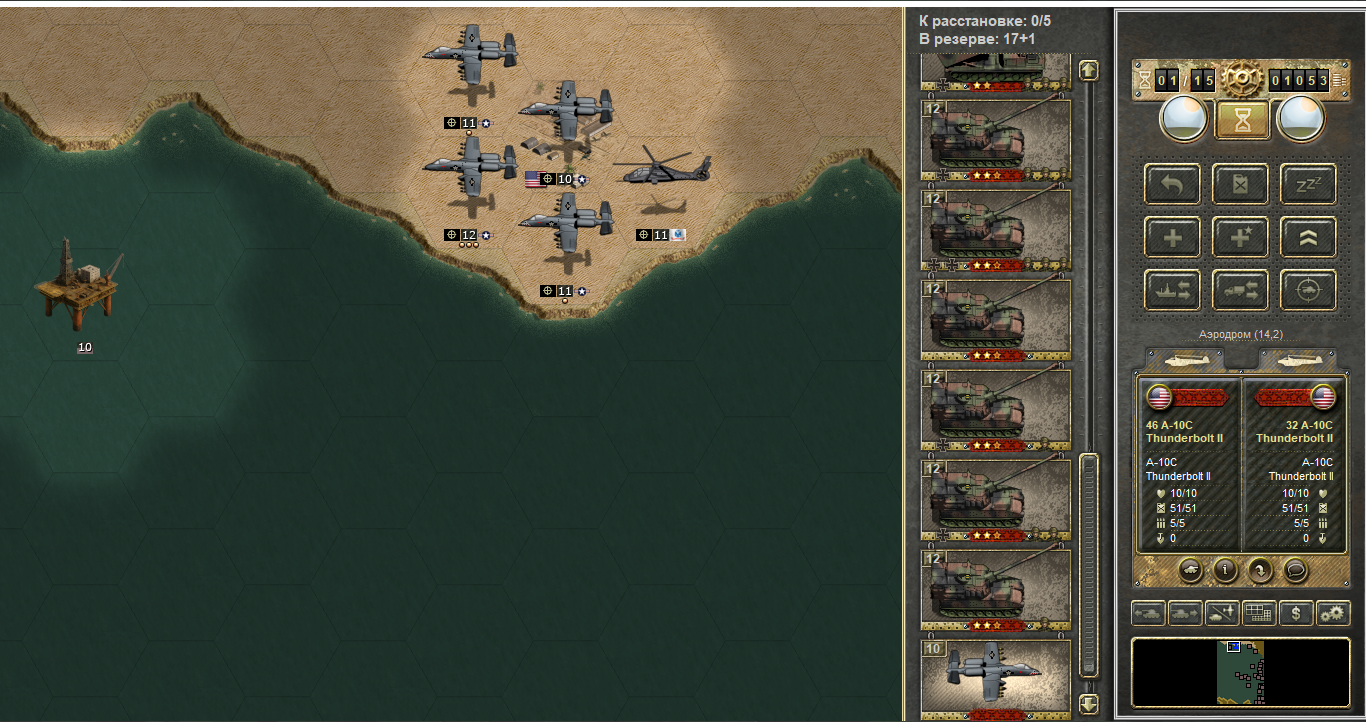The image size is (1366, 722).
Task: Select the plus-with-star elite replacements button
Action: tap(1240, 237)
